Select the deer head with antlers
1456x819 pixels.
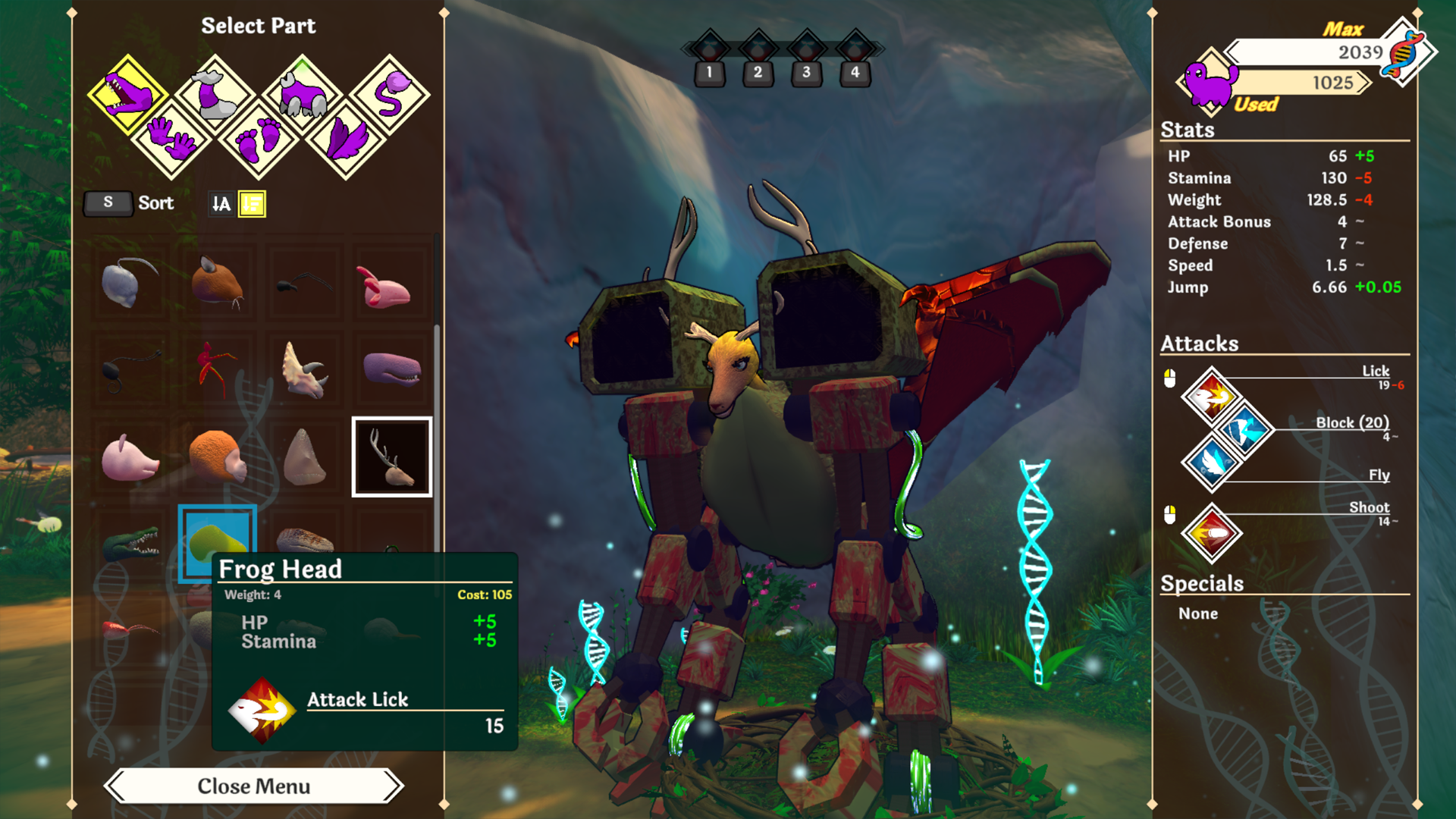[x=391, y=457]
